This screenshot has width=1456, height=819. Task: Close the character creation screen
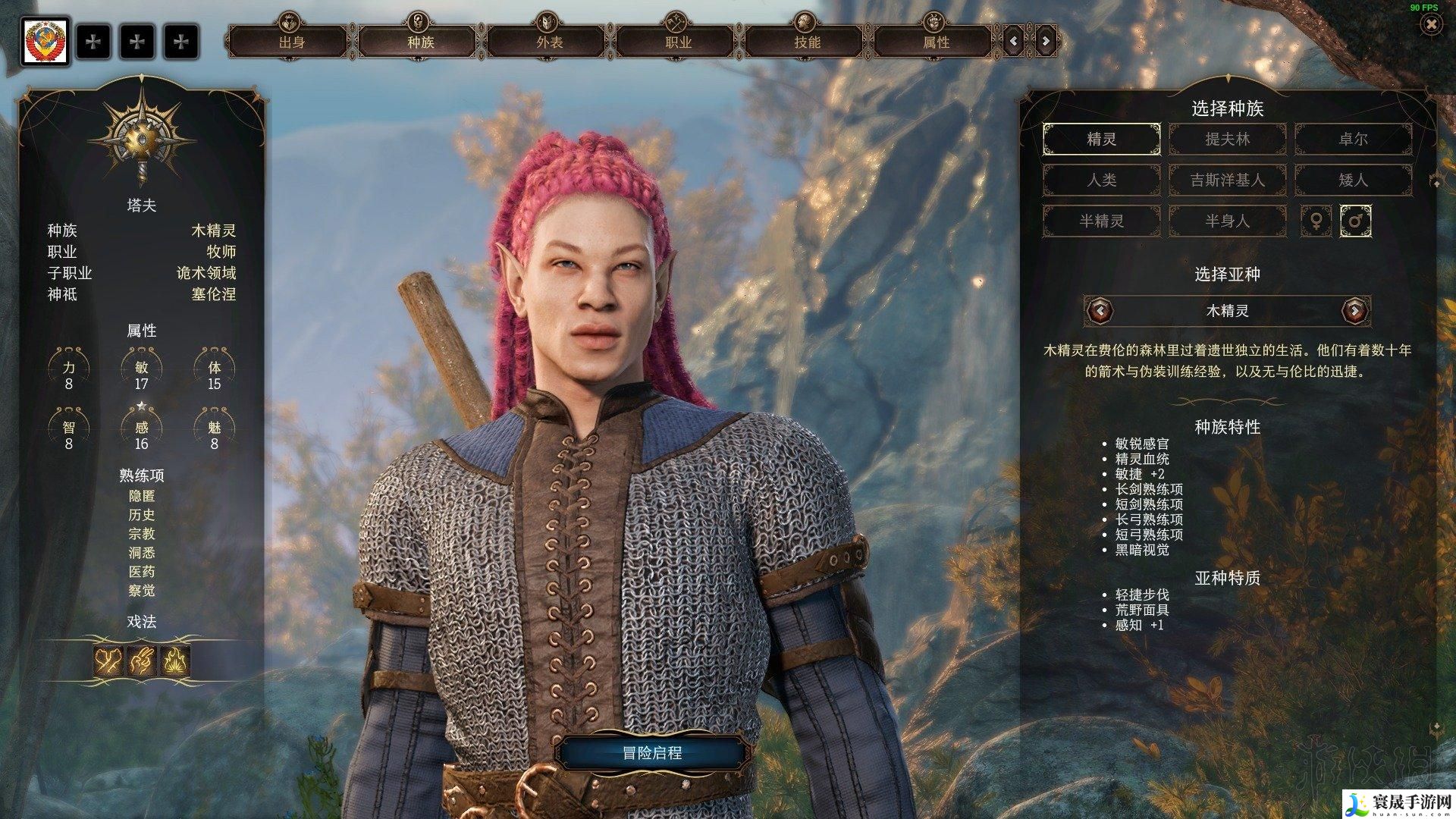[x=1431, y=25]
